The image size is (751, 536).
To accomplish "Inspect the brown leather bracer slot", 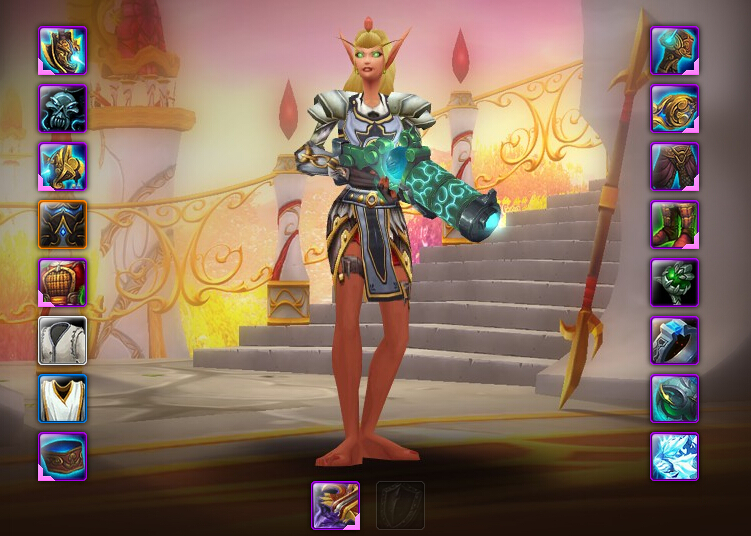I will pyautogui.click(x=63, y=457).
